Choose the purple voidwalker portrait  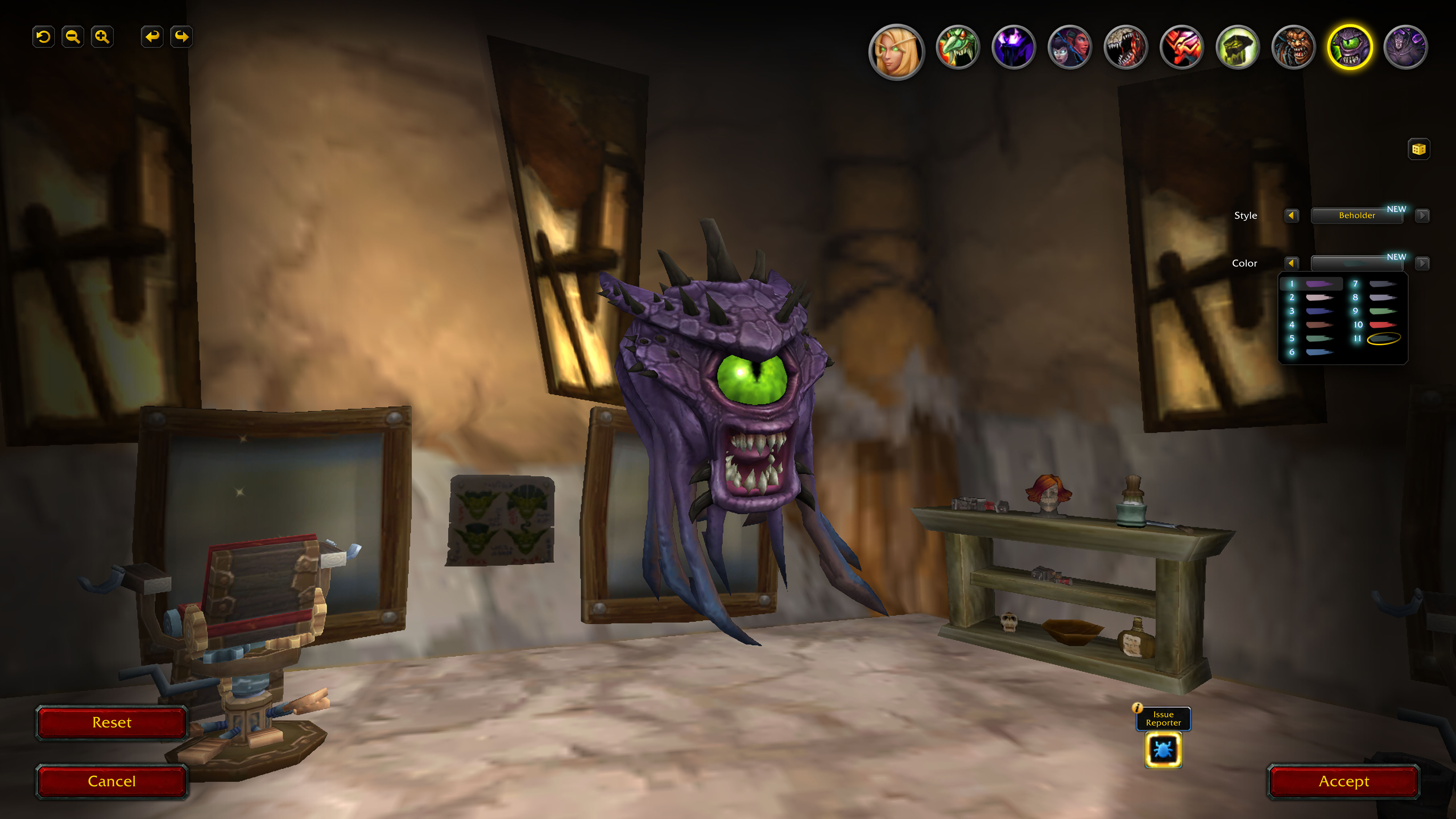tap(1014, 47)
